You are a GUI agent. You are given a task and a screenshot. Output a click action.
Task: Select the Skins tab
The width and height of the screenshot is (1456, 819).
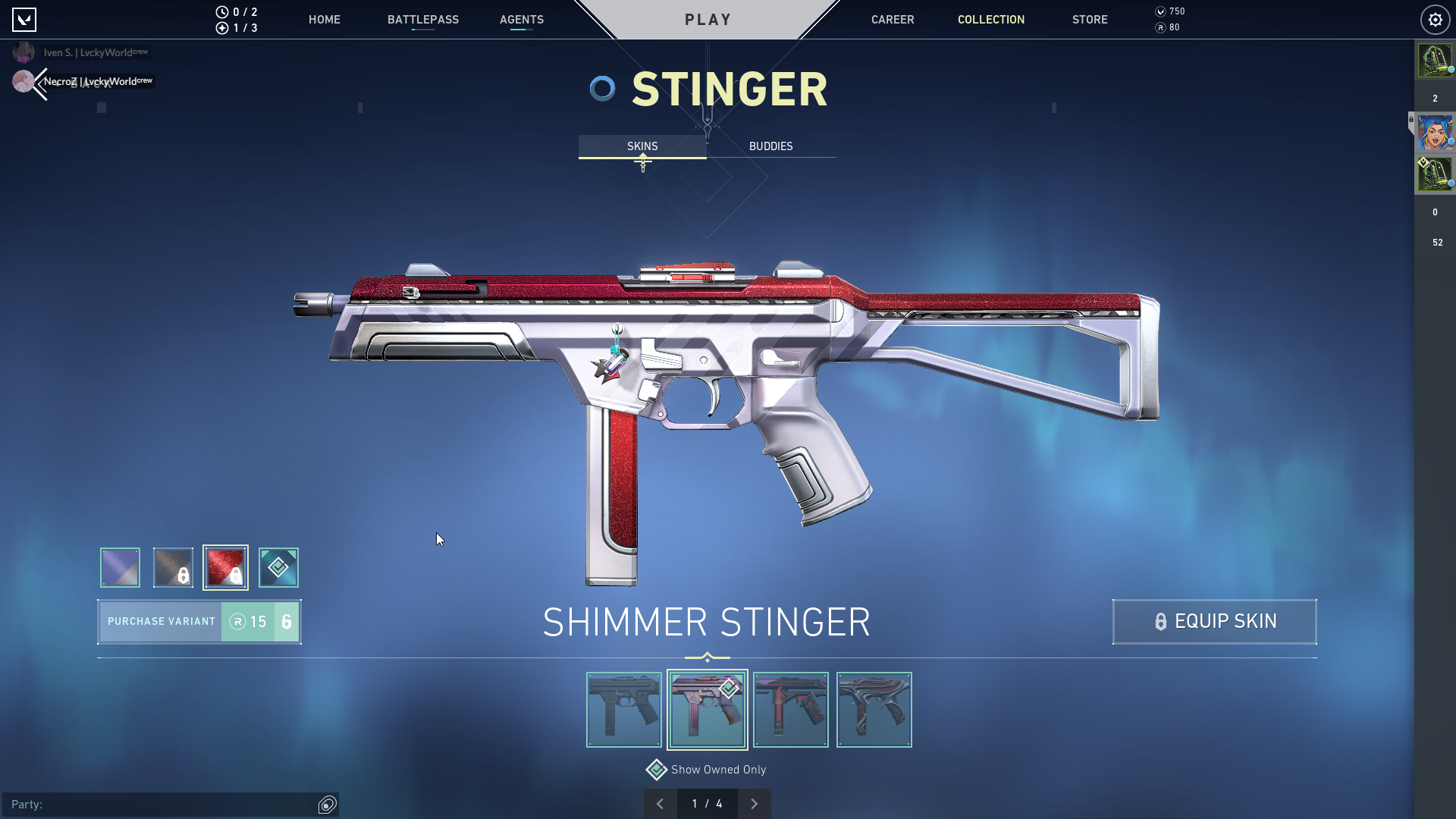pos(642,146)
